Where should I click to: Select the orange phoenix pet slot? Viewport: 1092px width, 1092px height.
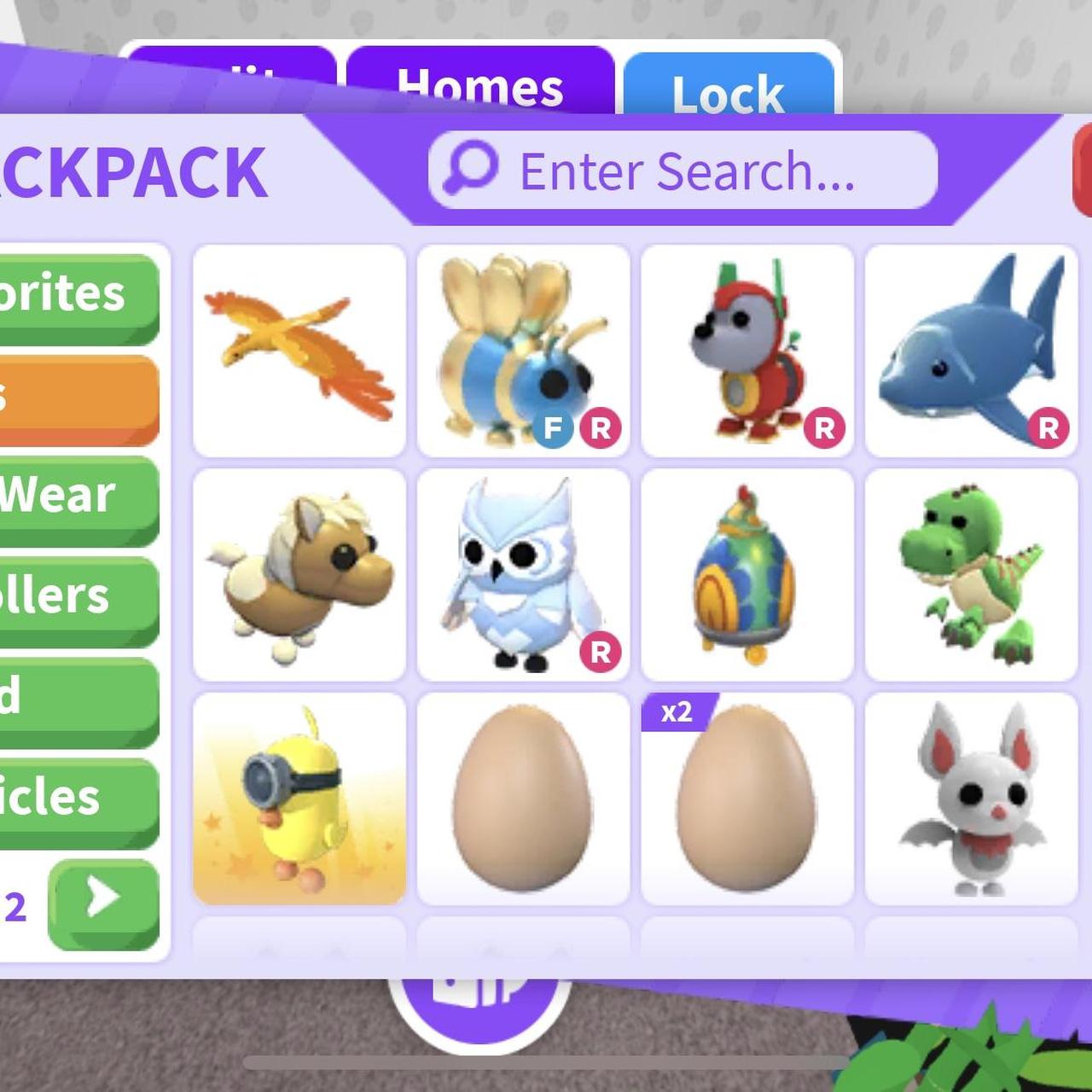[299, 351]
